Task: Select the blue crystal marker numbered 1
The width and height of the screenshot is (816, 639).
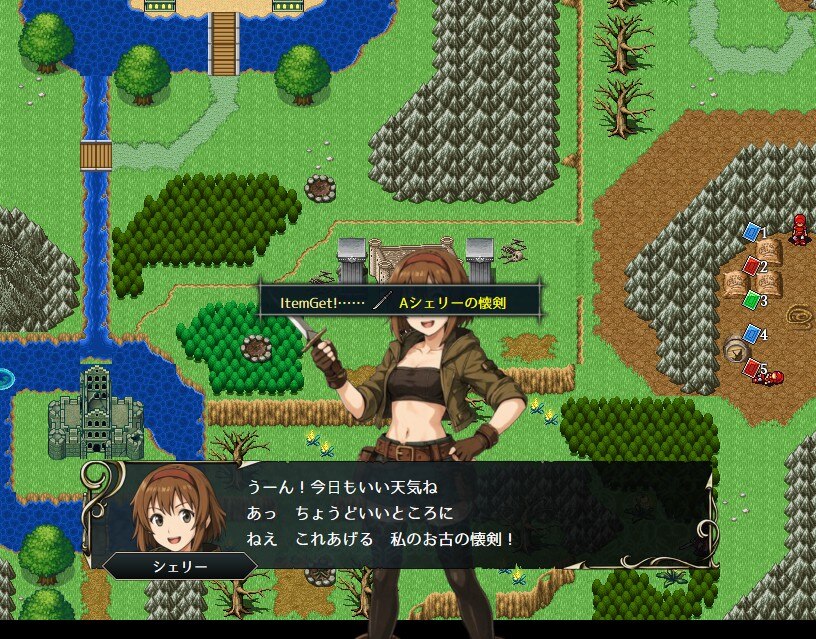Action: [752, 233]
